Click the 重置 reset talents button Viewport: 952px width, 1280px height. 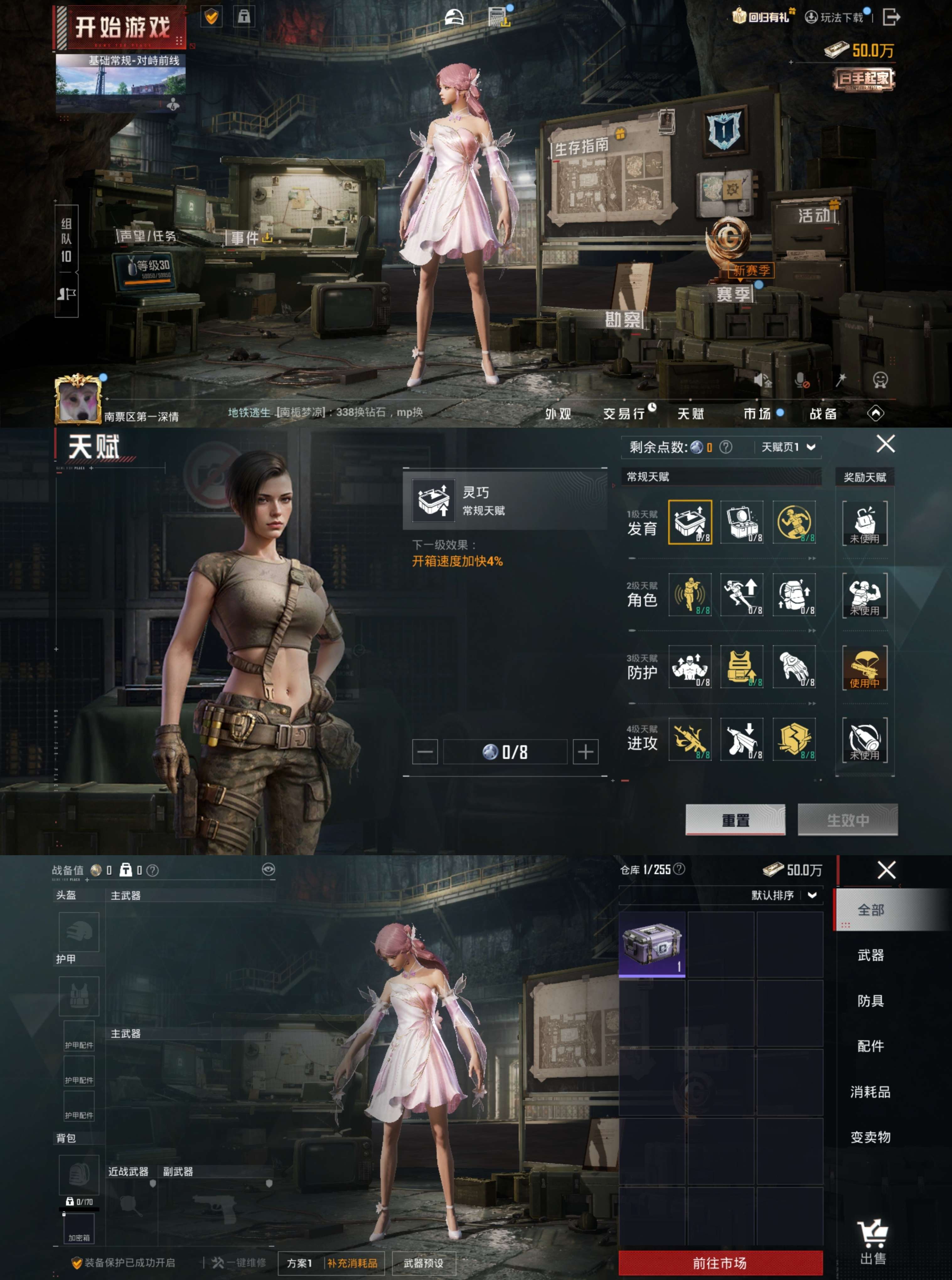click(x=735, y=819)
